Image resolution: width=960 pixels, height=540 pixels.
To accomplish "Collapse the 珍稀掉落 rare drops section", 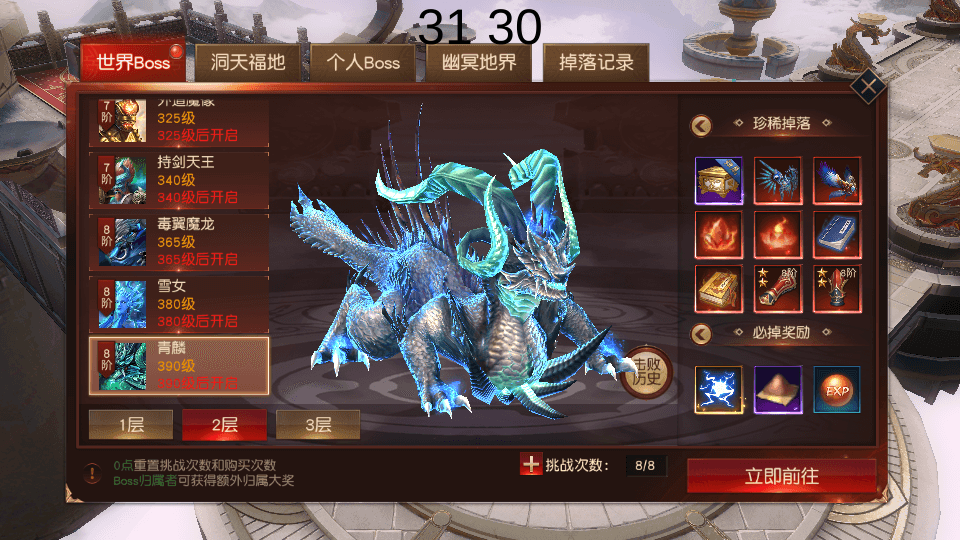I will click(702, 124).
